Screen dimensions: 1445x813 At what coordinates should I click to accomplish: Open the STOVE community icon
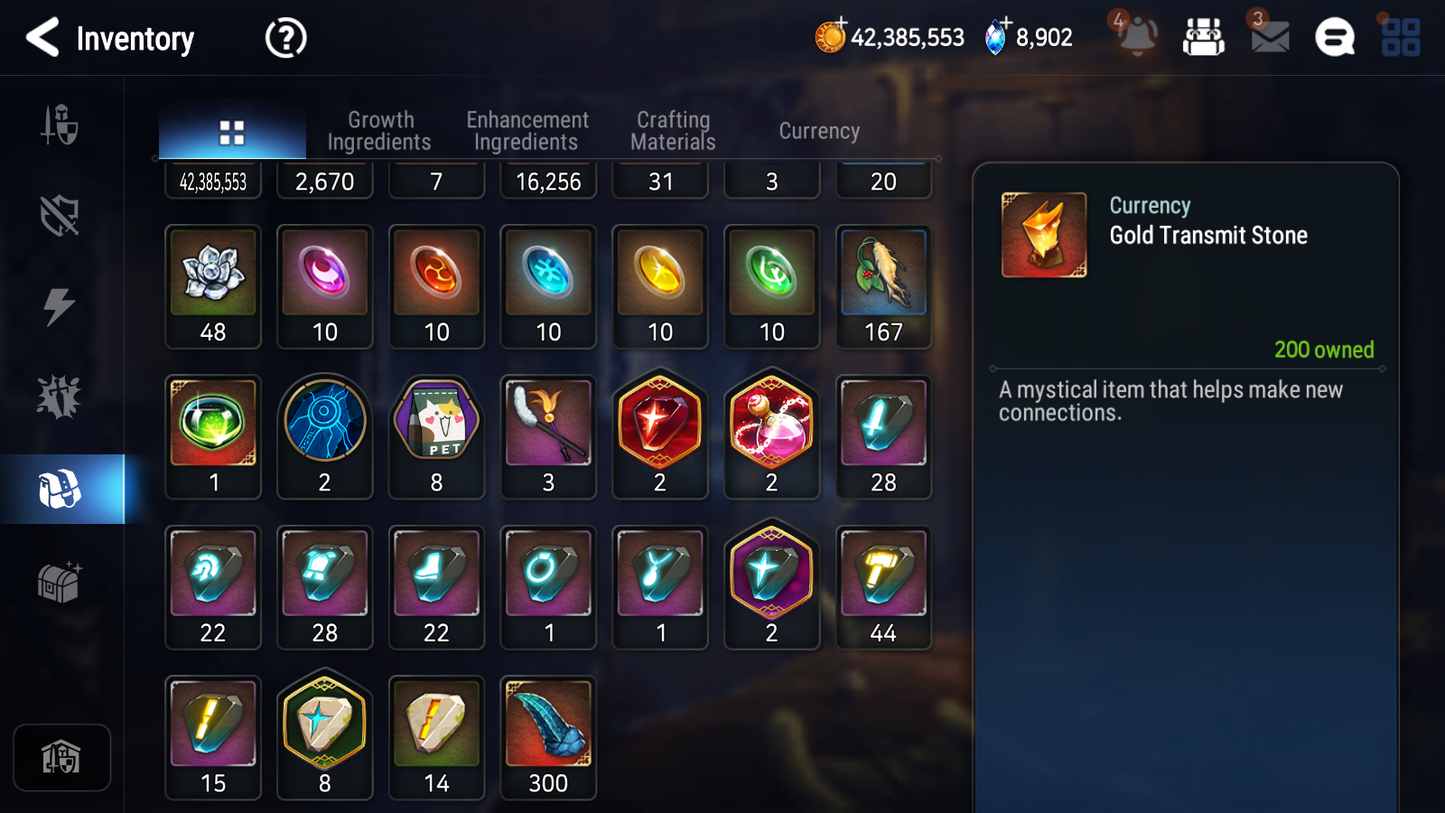tap(1334, 37)
